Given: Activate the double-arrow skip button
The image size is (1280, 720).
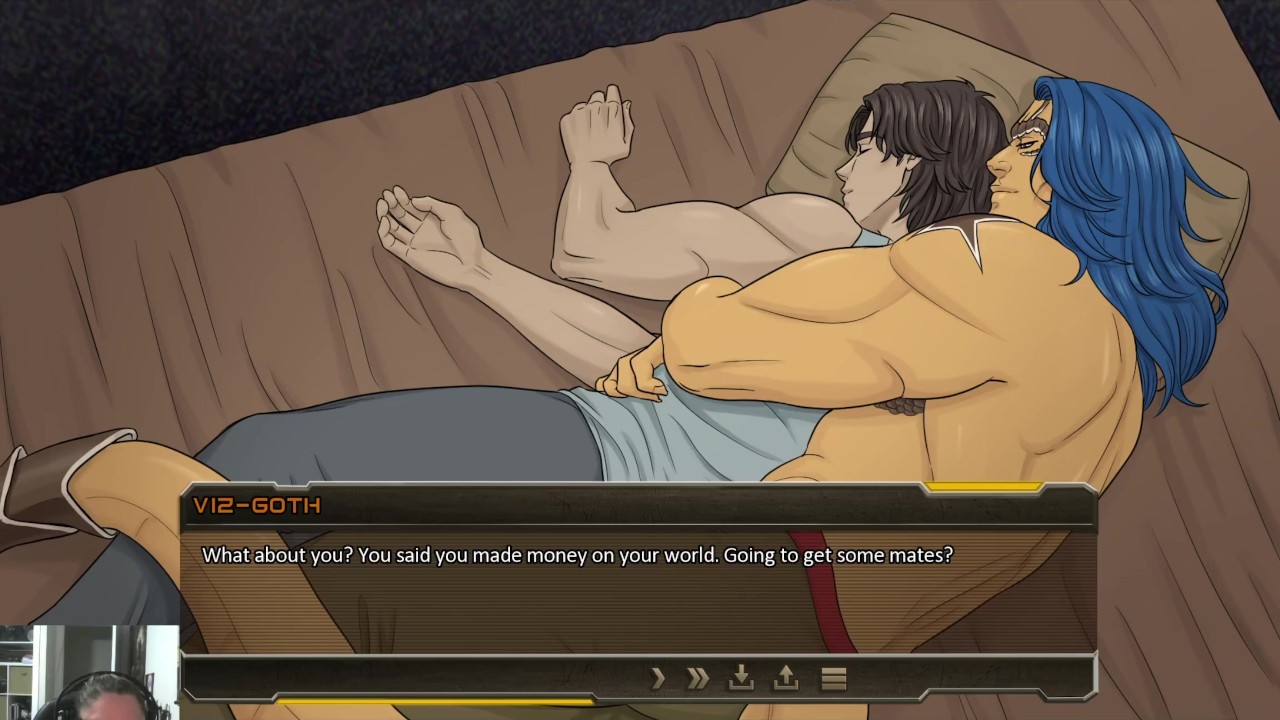Looking at the screenshot, I should pos(698,679).
